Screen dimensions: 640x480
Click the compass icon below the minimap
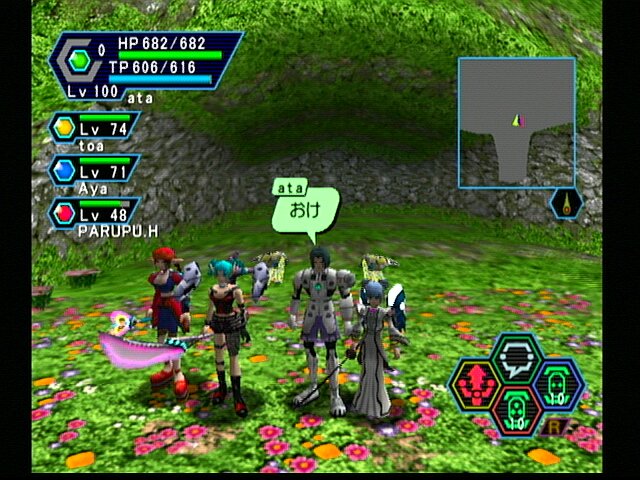[x=566, y=204]
